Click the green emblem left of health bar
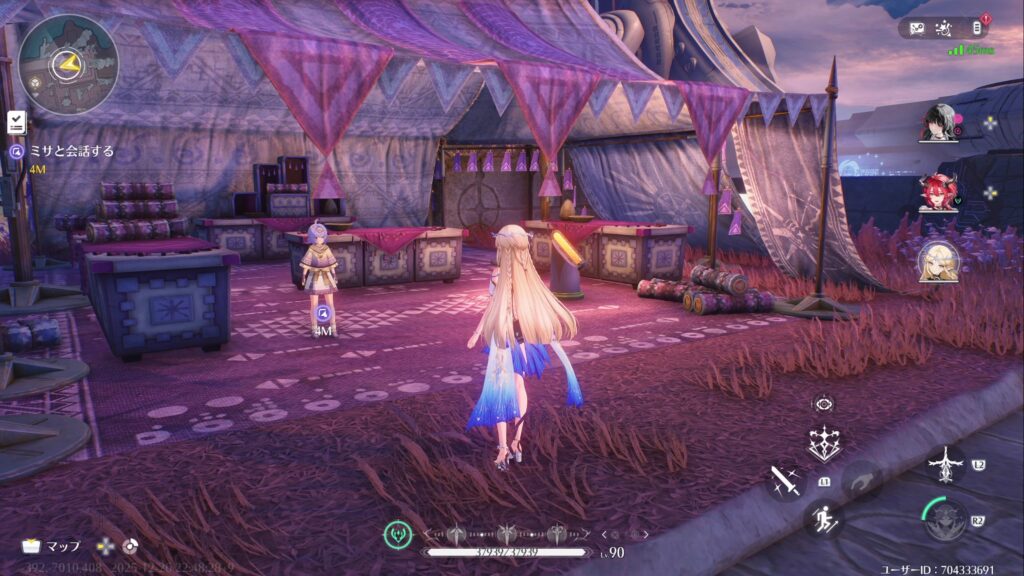This screenshot has width=1024, height=576. tap(398, 535)
